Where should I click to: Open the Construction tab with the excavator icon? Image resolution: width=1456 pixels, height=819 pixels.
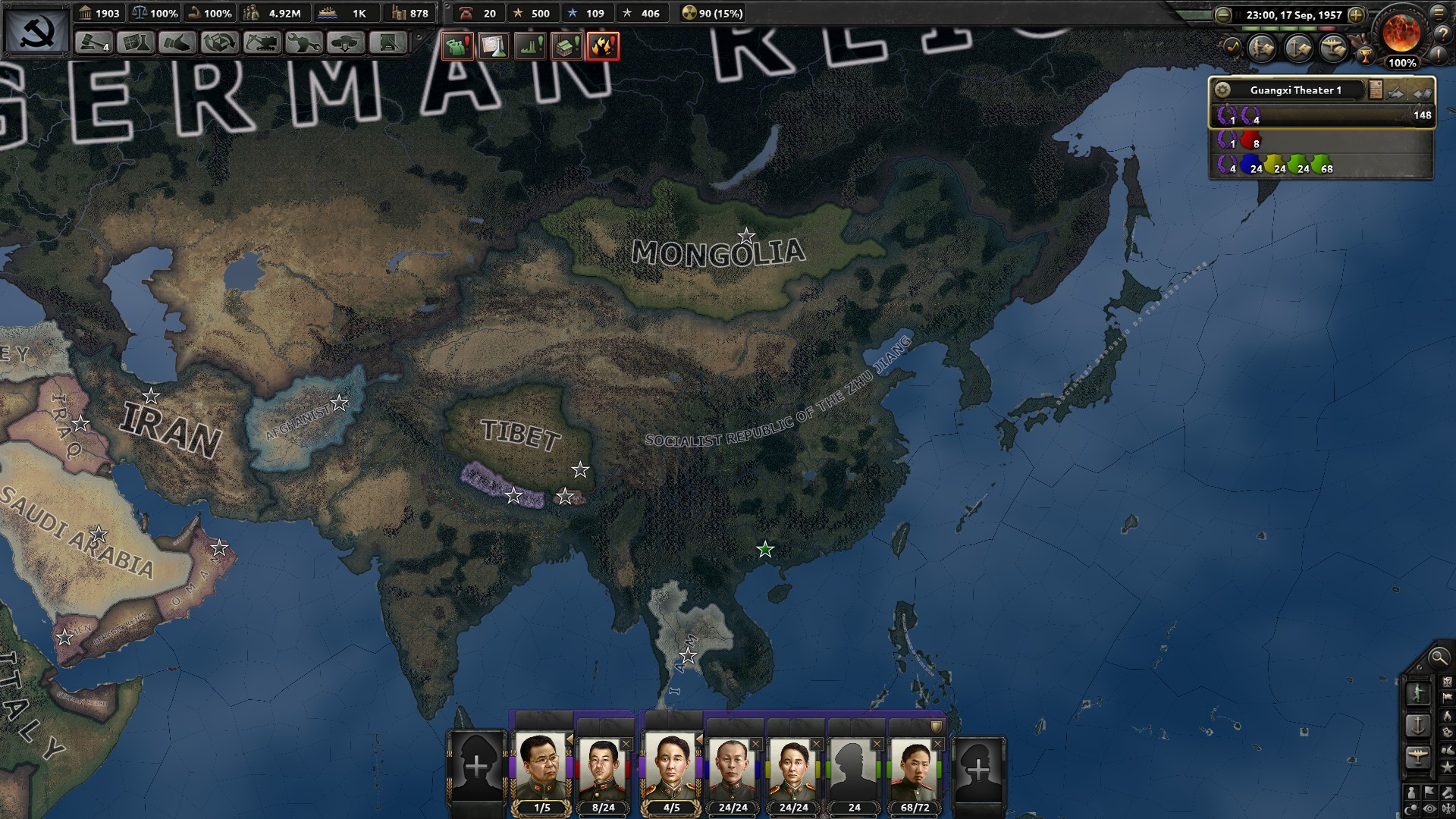262,42
